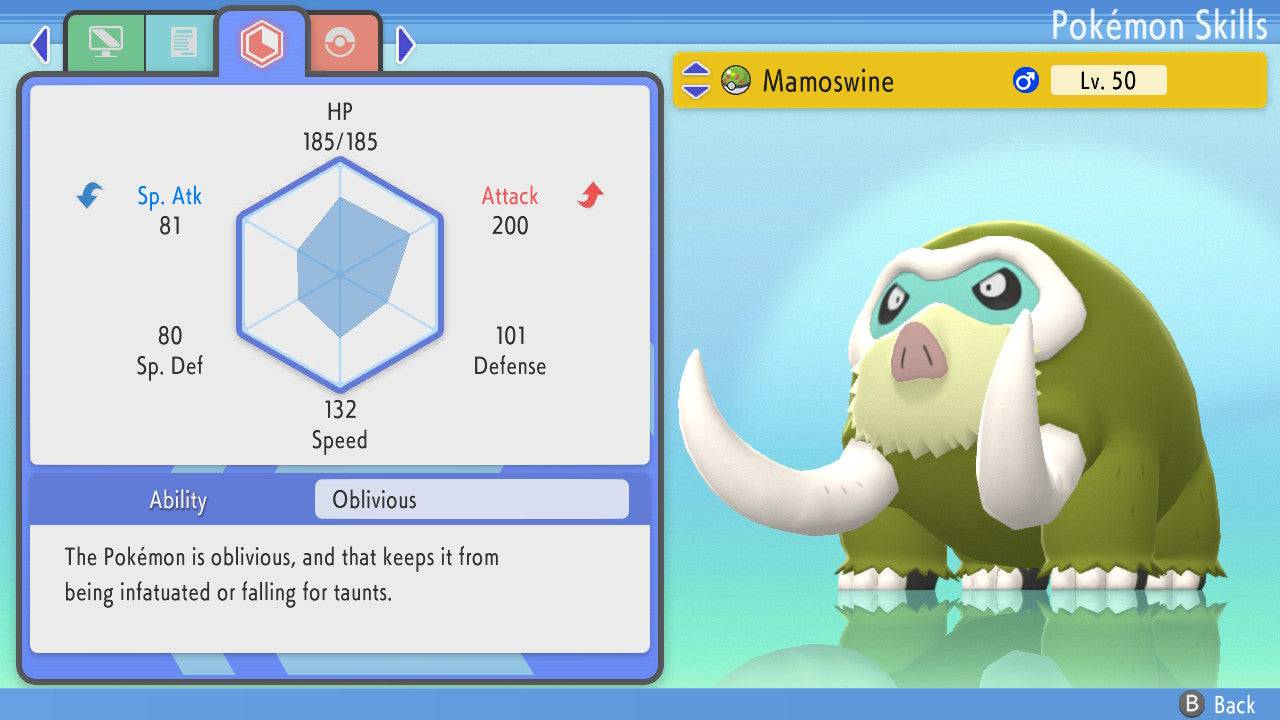Toggle the up arrow on the name bar
Viewport: 1280px width, 720px height.
pos(694,71)
